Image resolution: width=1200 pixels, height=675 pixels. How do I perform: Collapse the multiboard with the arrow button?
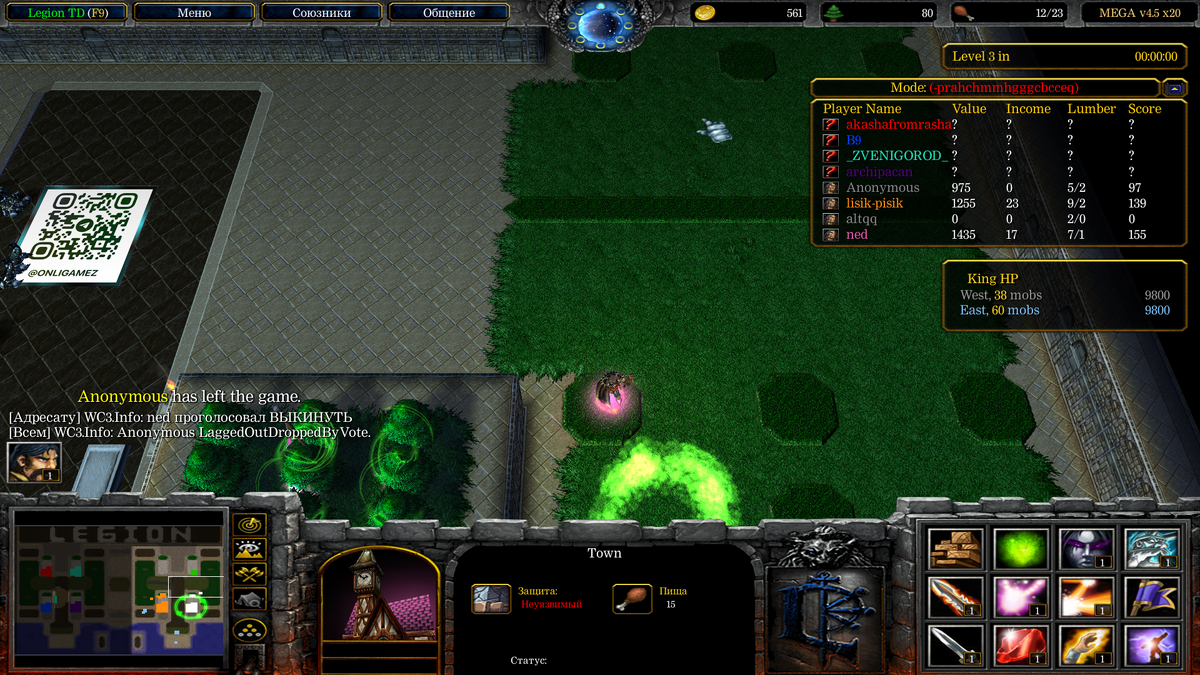[x=1174, y=88]
